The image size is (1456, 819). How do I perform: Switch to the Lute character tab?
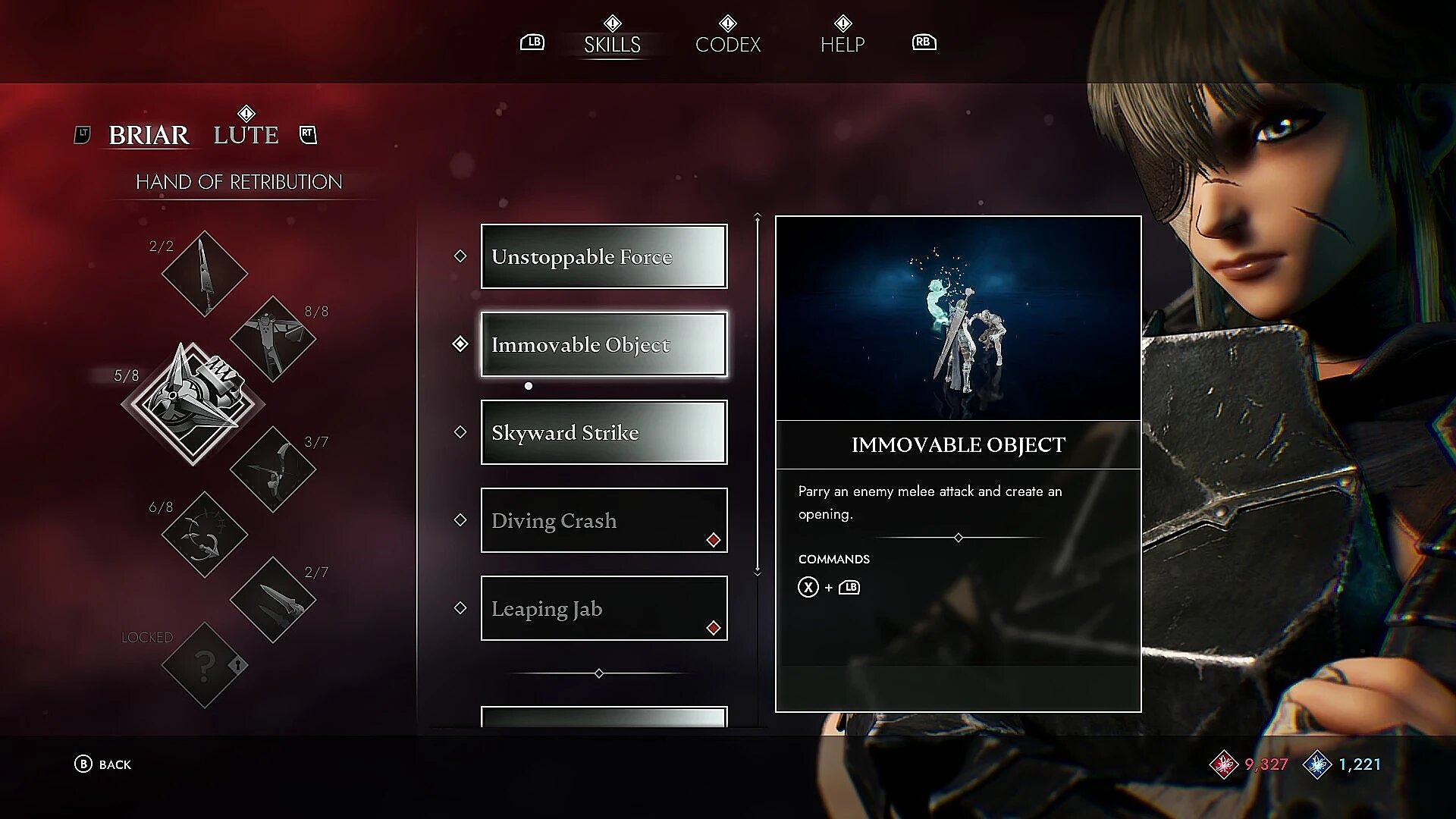click(246, 135)
